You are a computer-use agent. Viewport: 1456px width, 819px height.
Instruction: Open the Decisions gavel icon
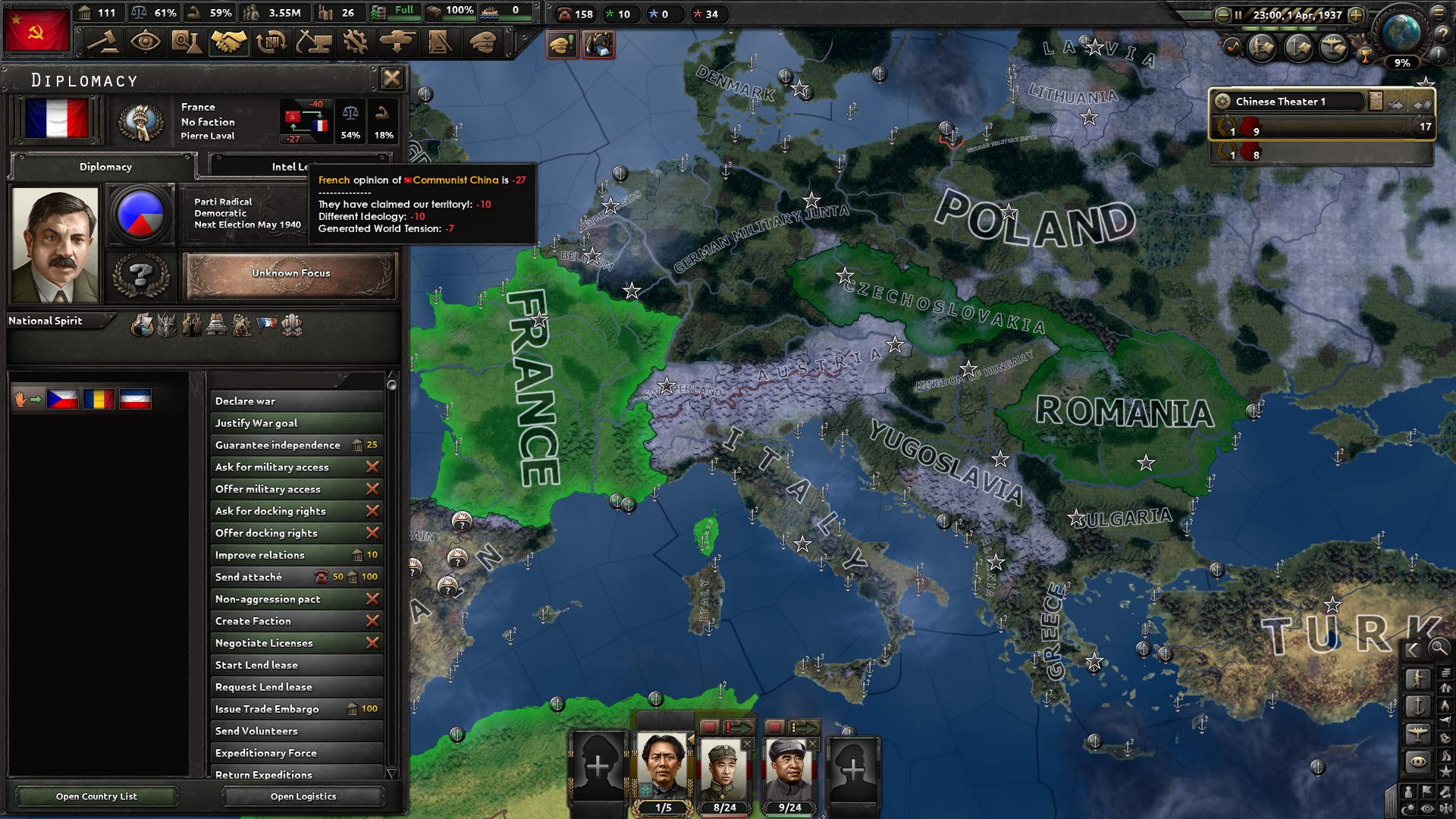coord(104,42)
